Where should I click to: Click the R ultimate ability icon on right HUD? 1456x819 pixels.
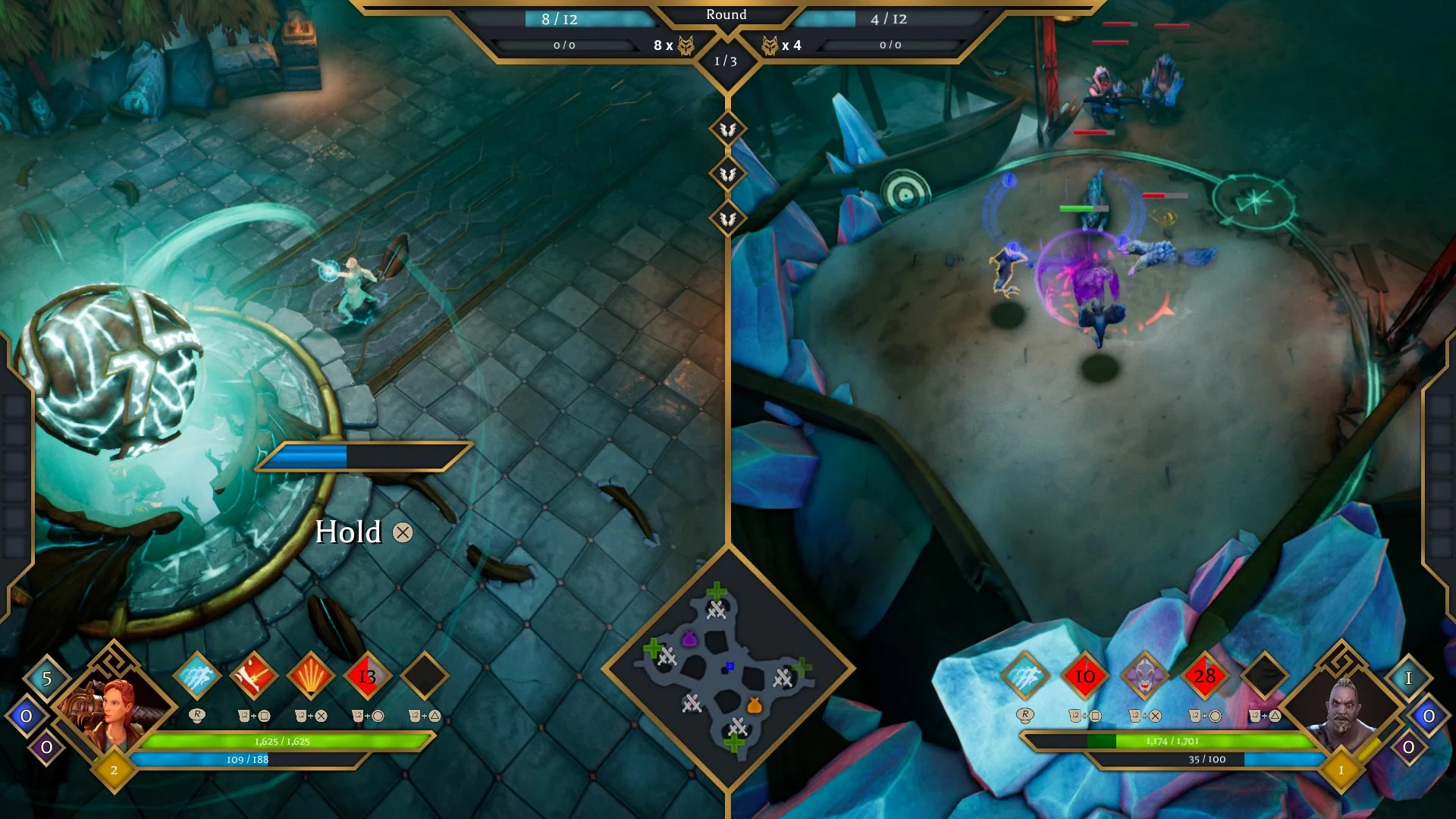tap(1026, 715)
